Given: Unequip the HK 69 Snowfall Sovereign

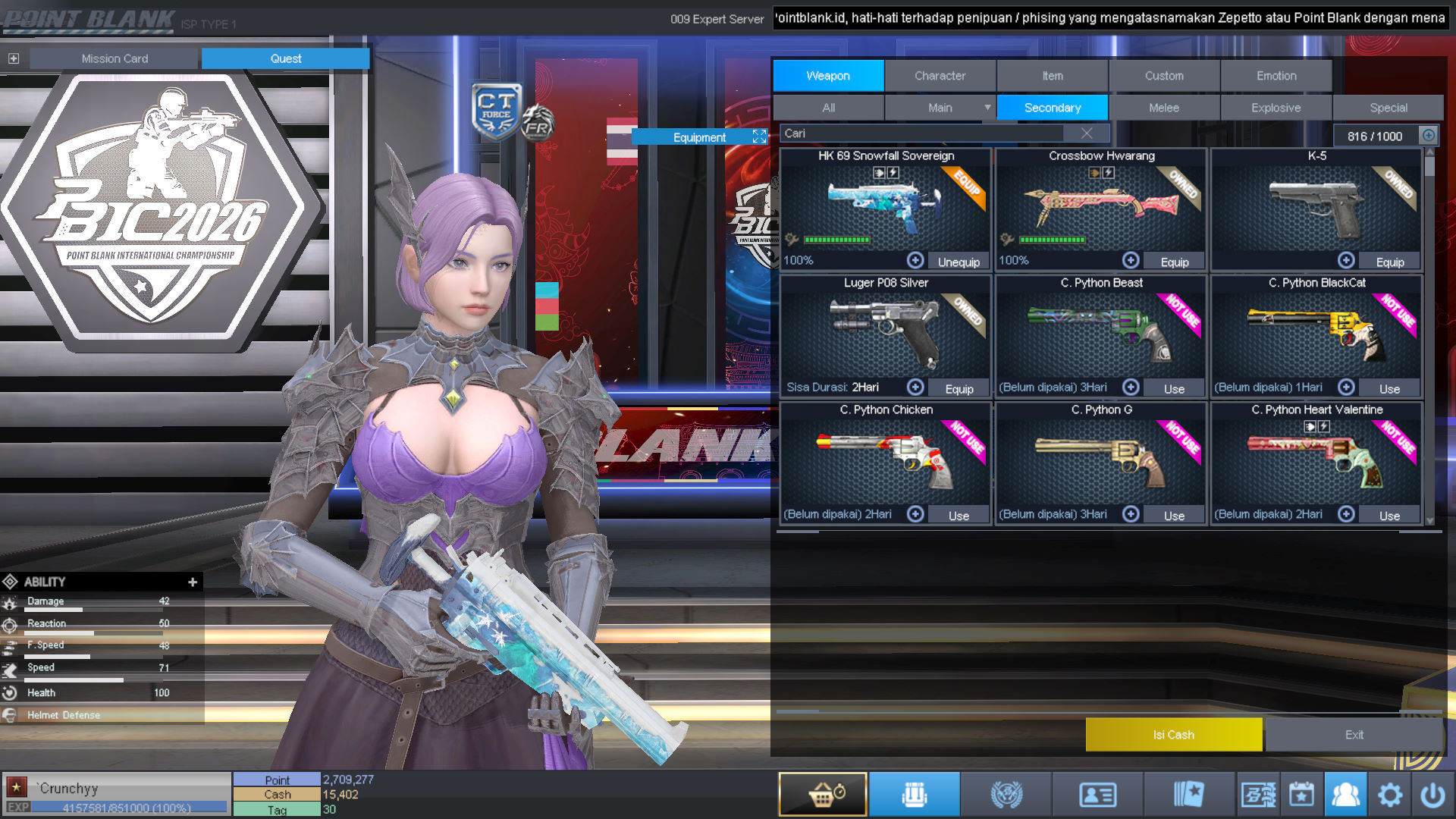Looking at the screenshot, I should tap(959, 262).
